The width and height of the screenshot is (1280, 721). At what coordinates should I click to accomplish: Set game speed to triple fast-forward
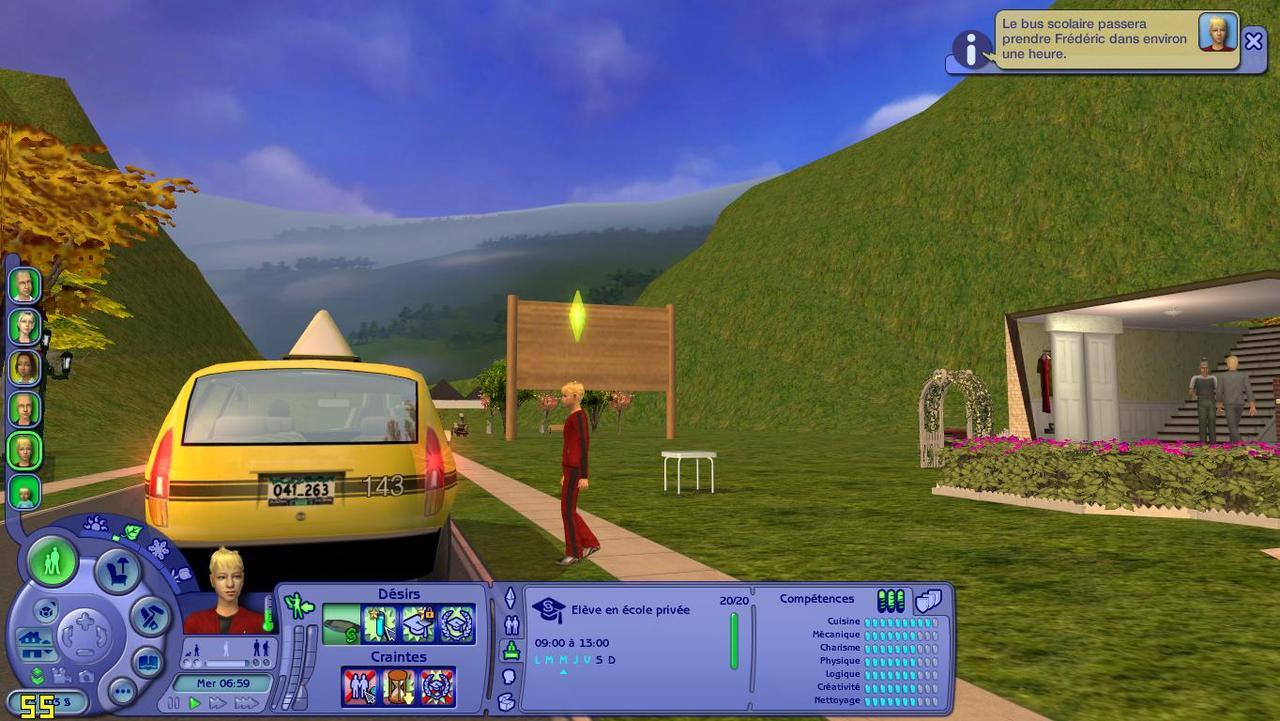[246, 703]
